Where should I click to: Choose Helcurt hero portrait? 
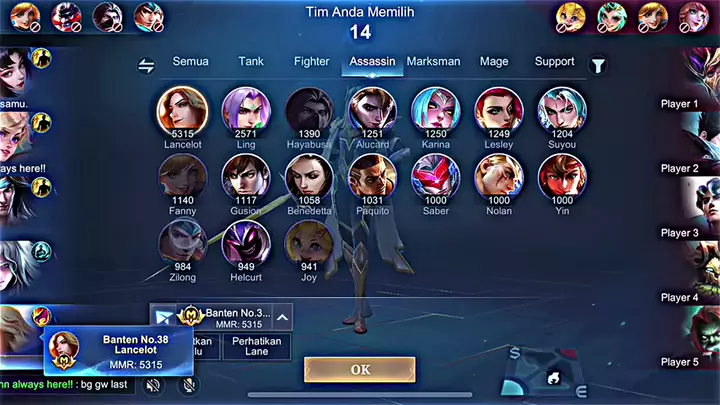[x=246, y=241]
